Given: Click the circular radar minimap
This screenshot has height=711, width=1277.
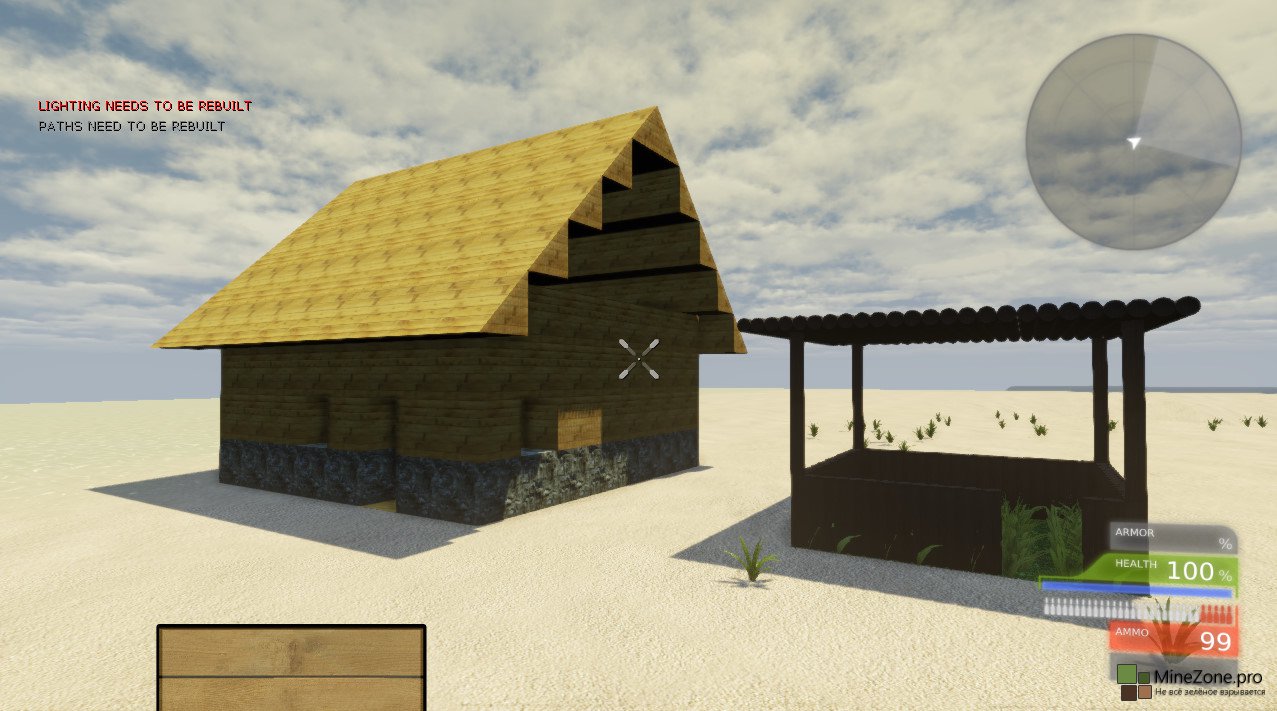Looking at the screenshot, I should pyautogui.click(x=1133, y=141).
